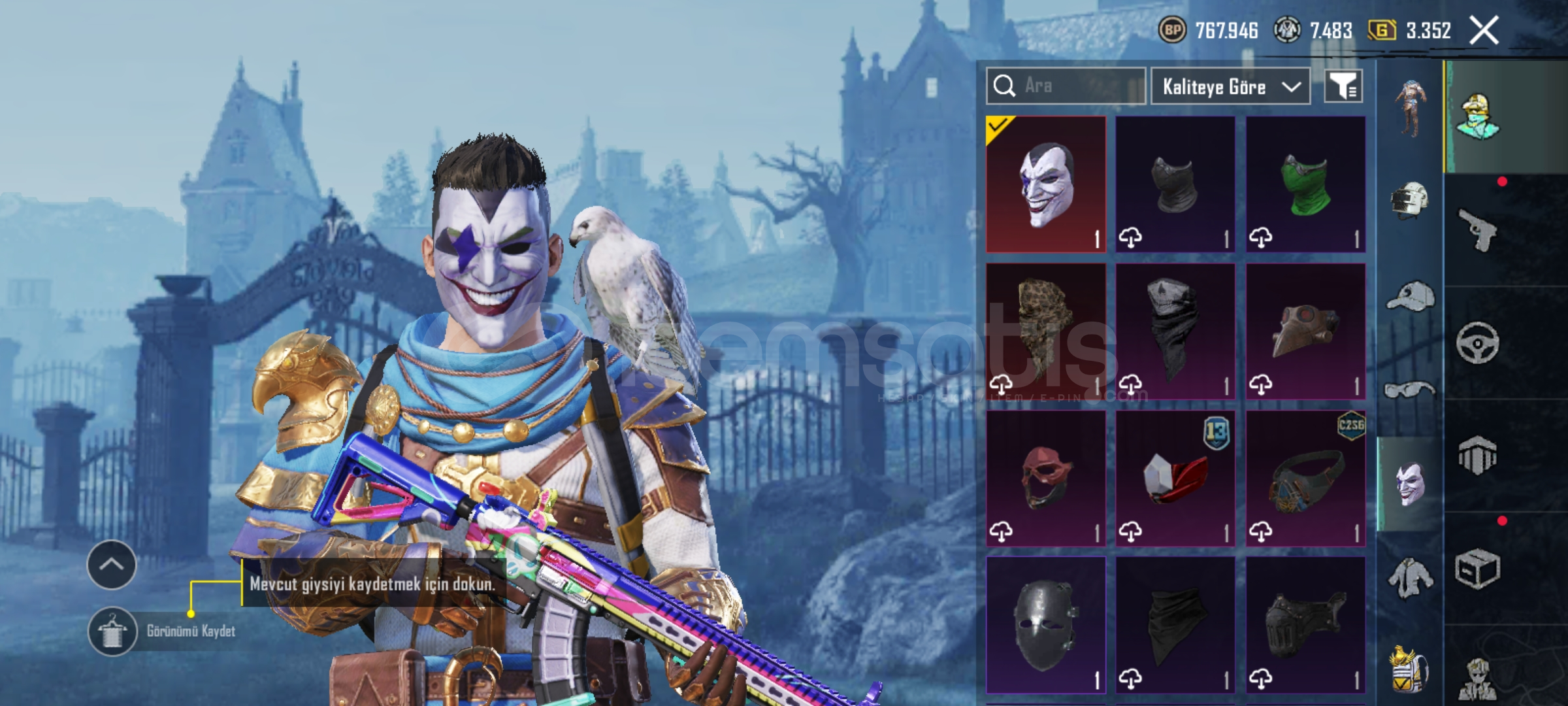Select the plague doctor beak mask
This screenshot has width=1568, height=706.
point(1305,331)
